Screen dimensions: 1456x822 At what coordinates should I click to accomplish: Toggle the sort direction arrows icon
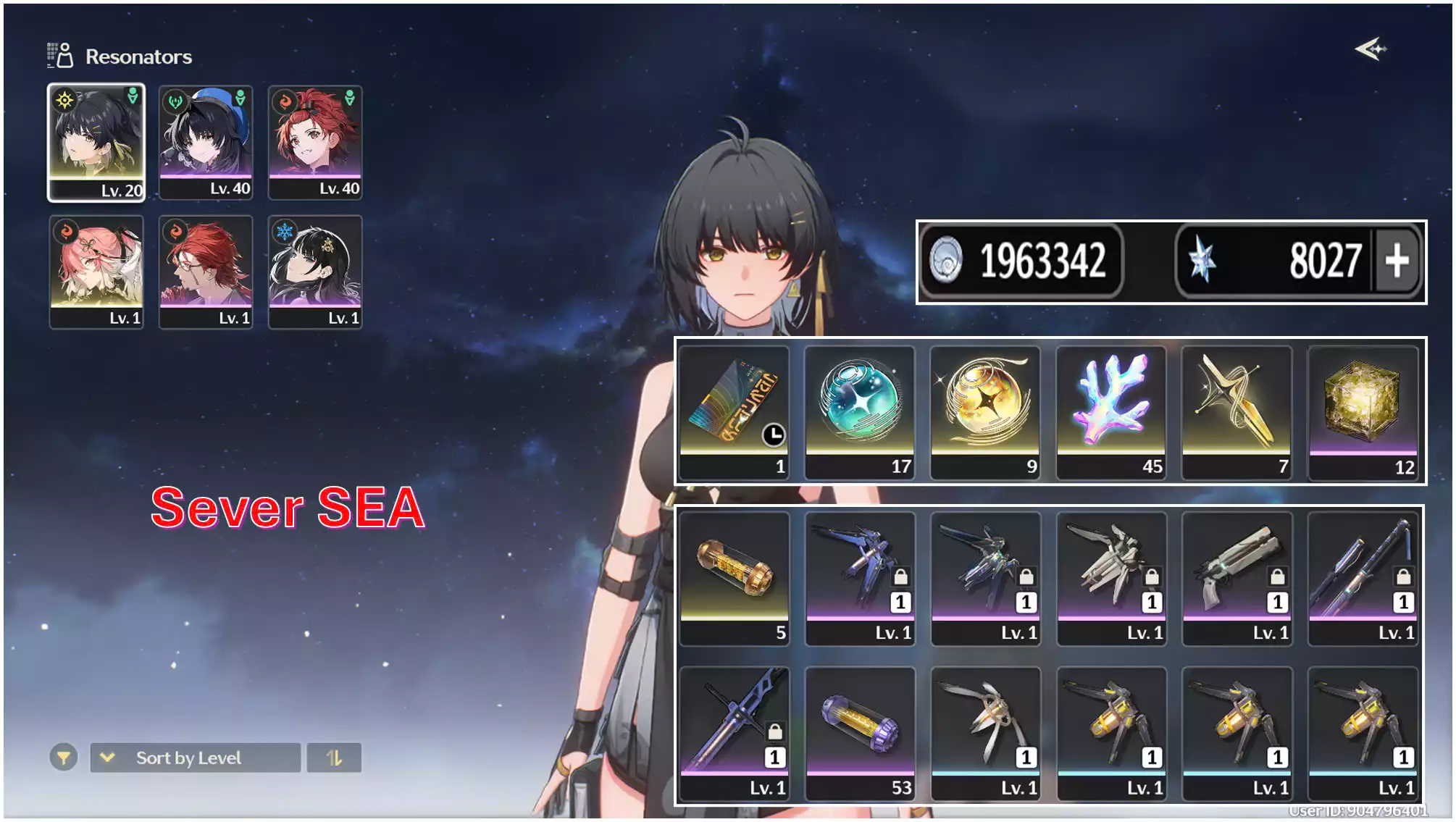tap(334, 758)
